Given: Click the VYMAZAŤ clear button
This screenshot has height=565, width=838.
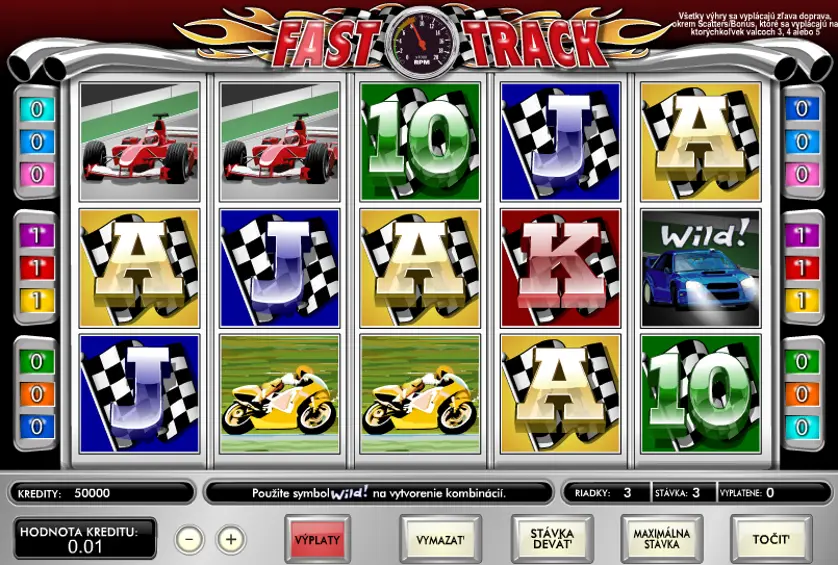Looking at the screenshot, I should point(441,540).
